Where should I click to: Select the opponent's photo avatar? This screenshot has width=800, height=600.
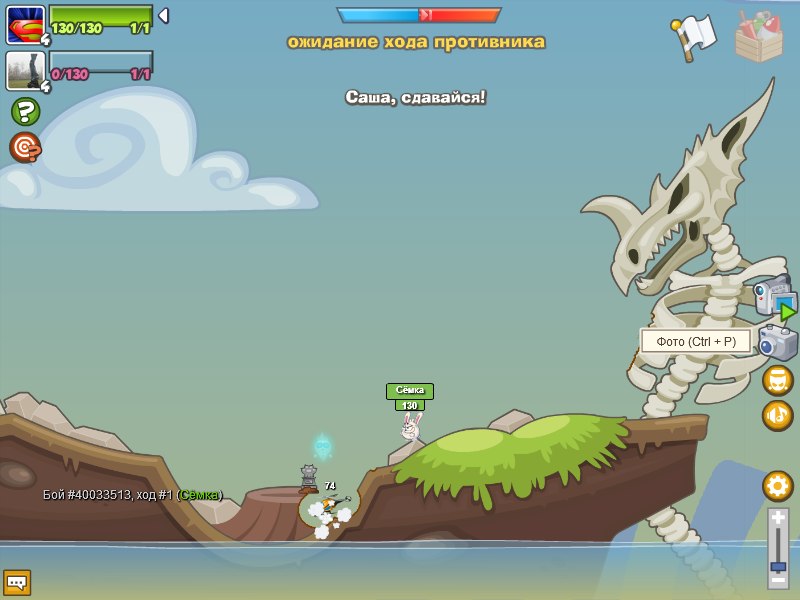tap(25, 70)
